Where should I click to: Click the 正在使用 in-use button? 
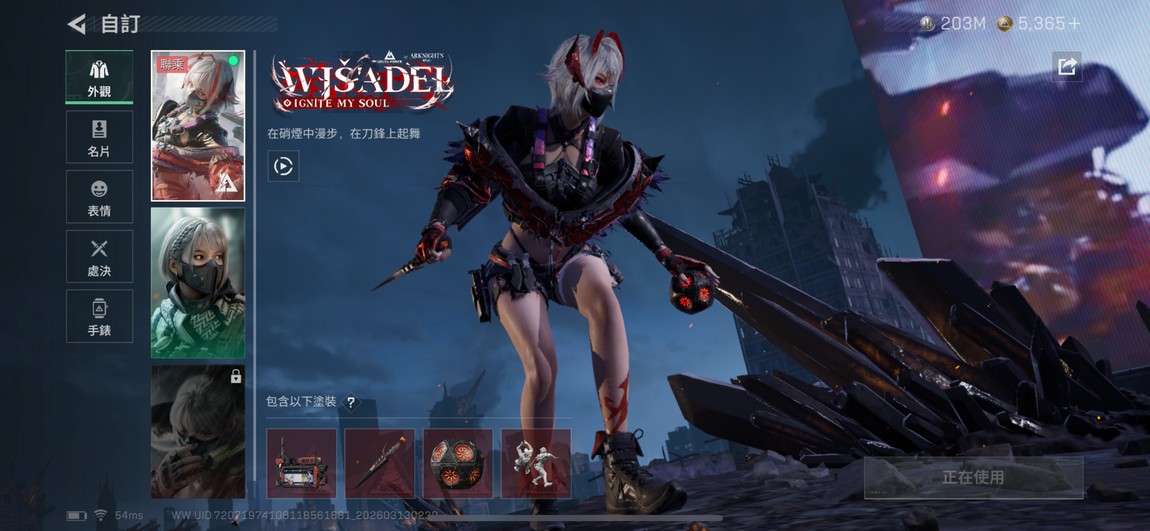coord(973,478)
